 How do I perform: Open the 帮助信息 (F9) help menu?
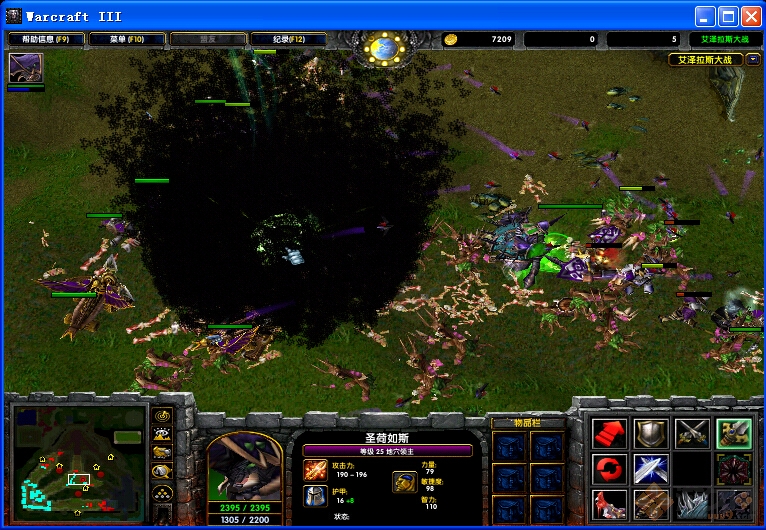point(46,39)
